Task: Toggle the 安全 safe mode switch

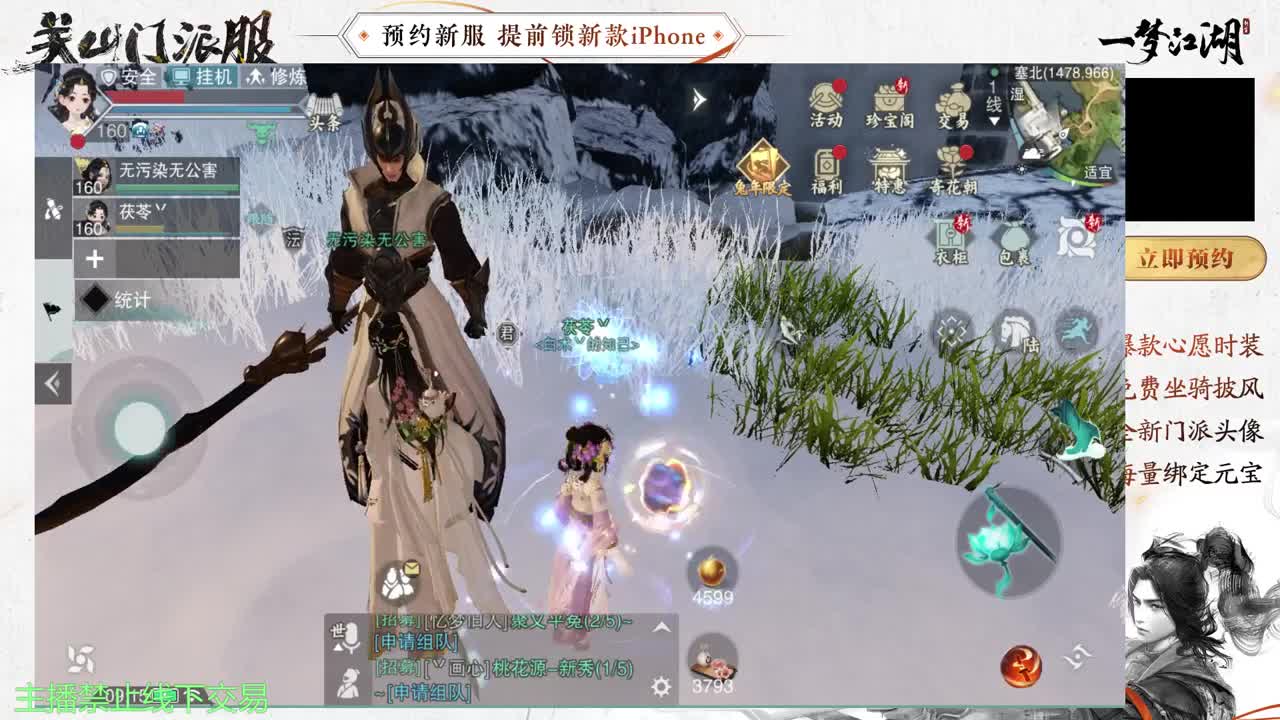Action: [x=129, y=77]
